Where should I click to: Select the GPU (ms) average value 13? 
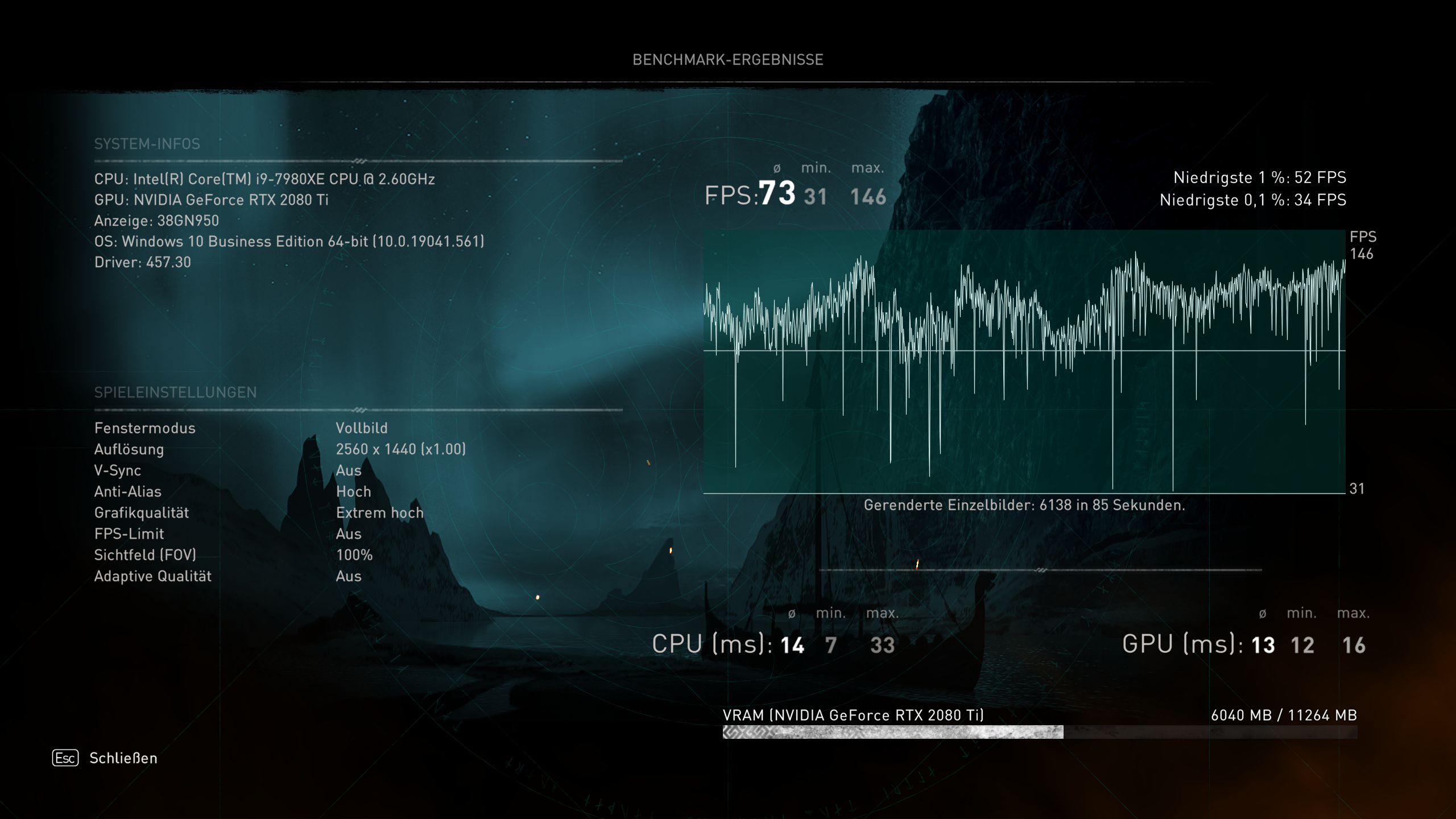point(1262,644)
